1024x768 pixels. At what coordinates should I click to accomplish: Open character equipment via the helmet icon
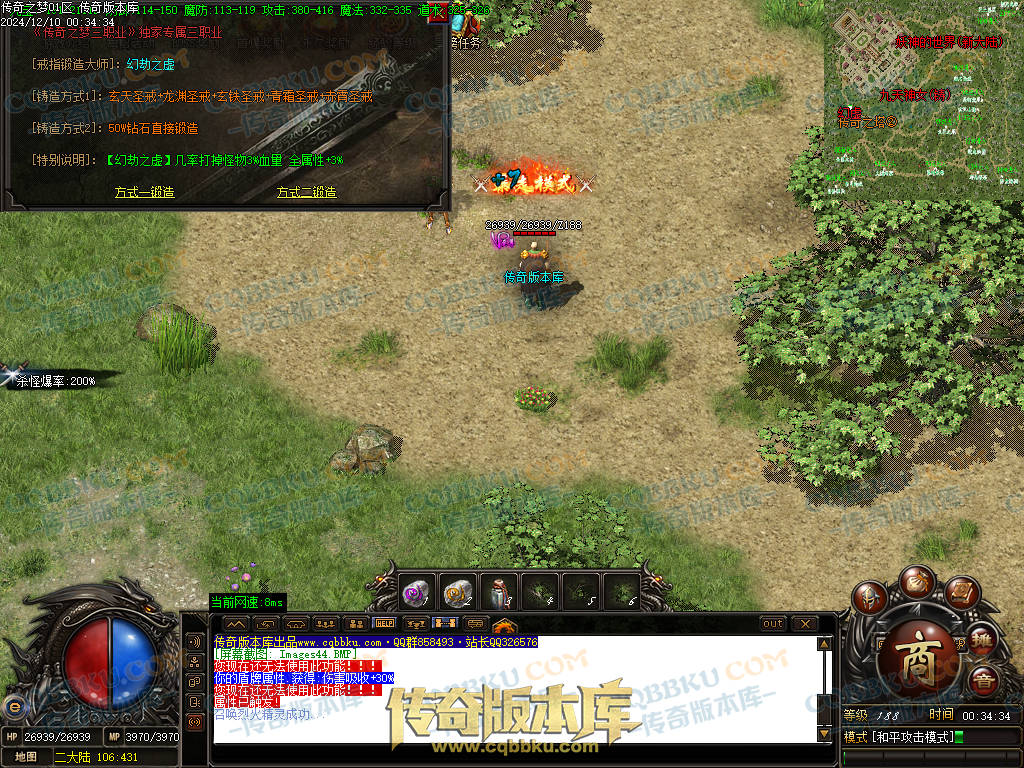click(x=869, y=599)
